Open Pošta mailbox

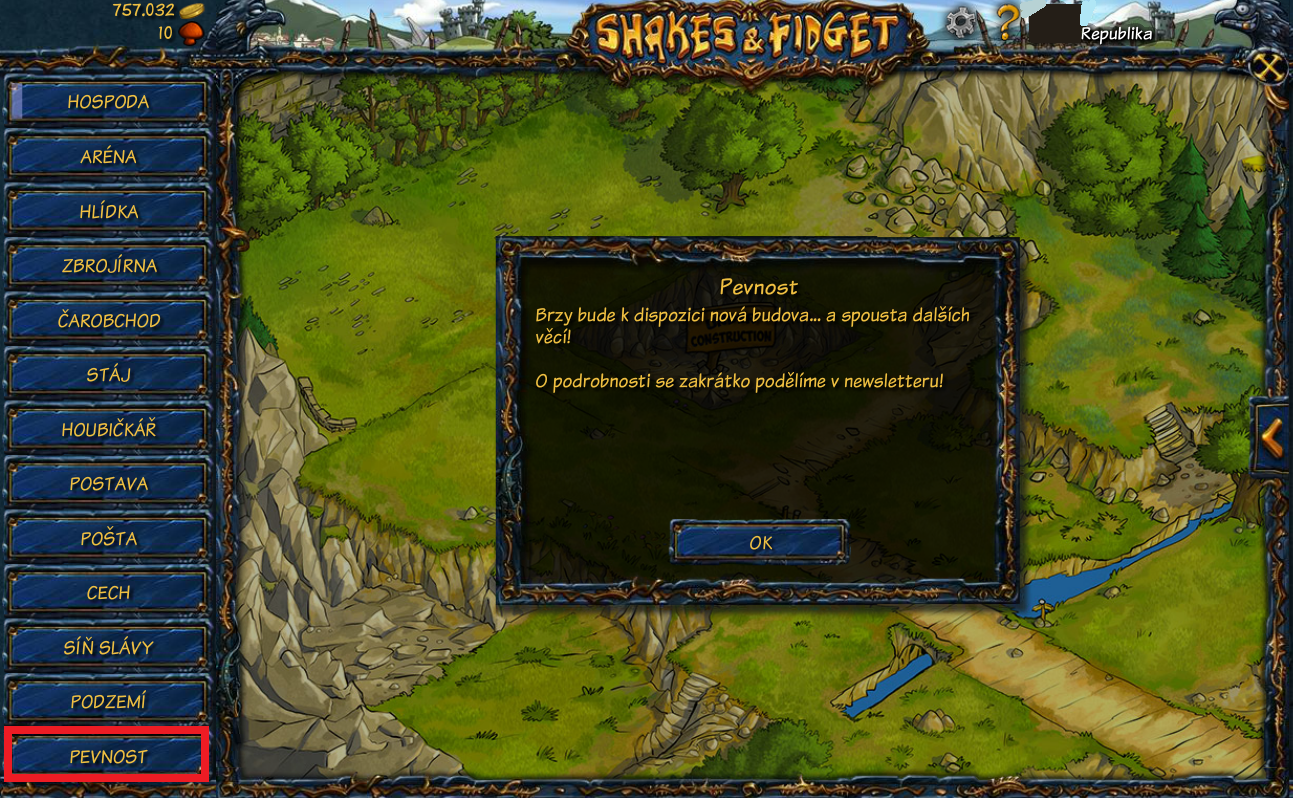108,539
